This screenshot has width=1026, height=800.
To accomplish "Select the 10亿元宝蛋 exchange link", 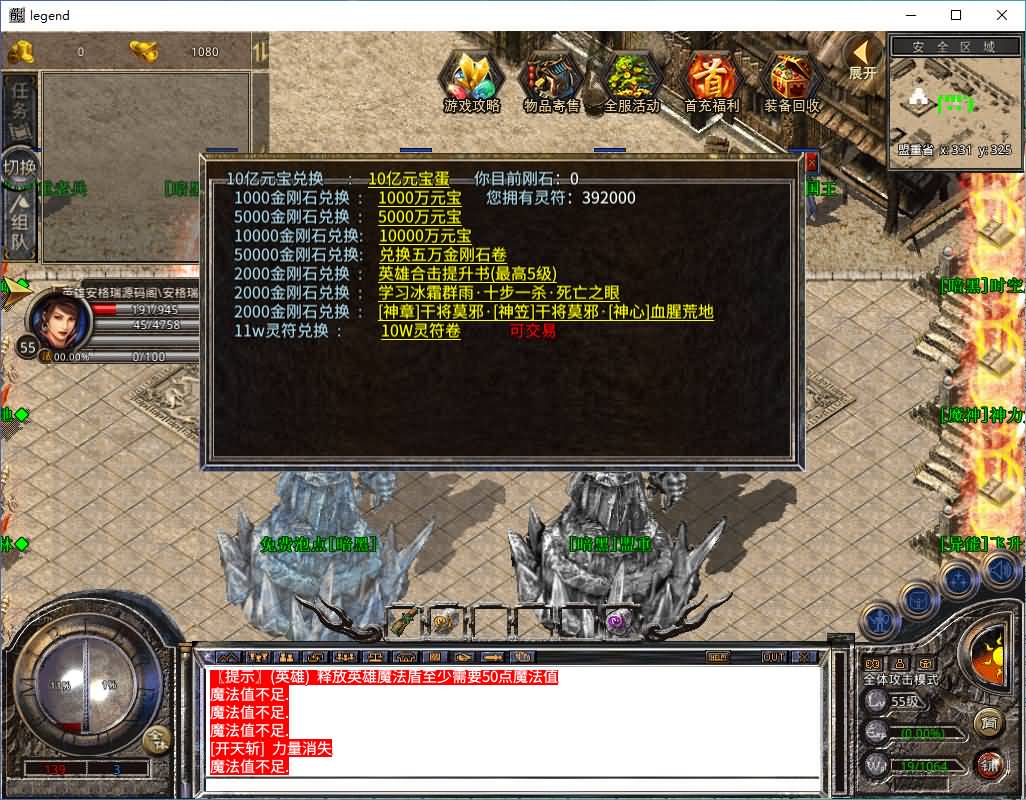I will [408, 179].
